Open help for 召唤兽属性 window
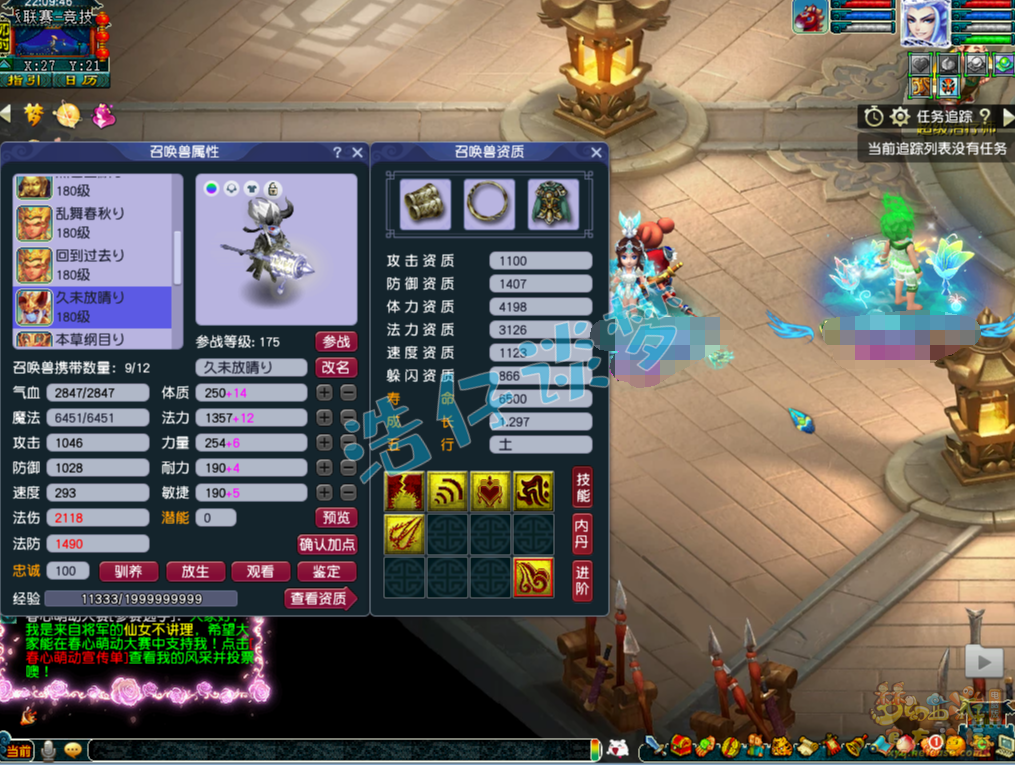The width and height of the screenshot is (1015, 765). click(337, 153)
